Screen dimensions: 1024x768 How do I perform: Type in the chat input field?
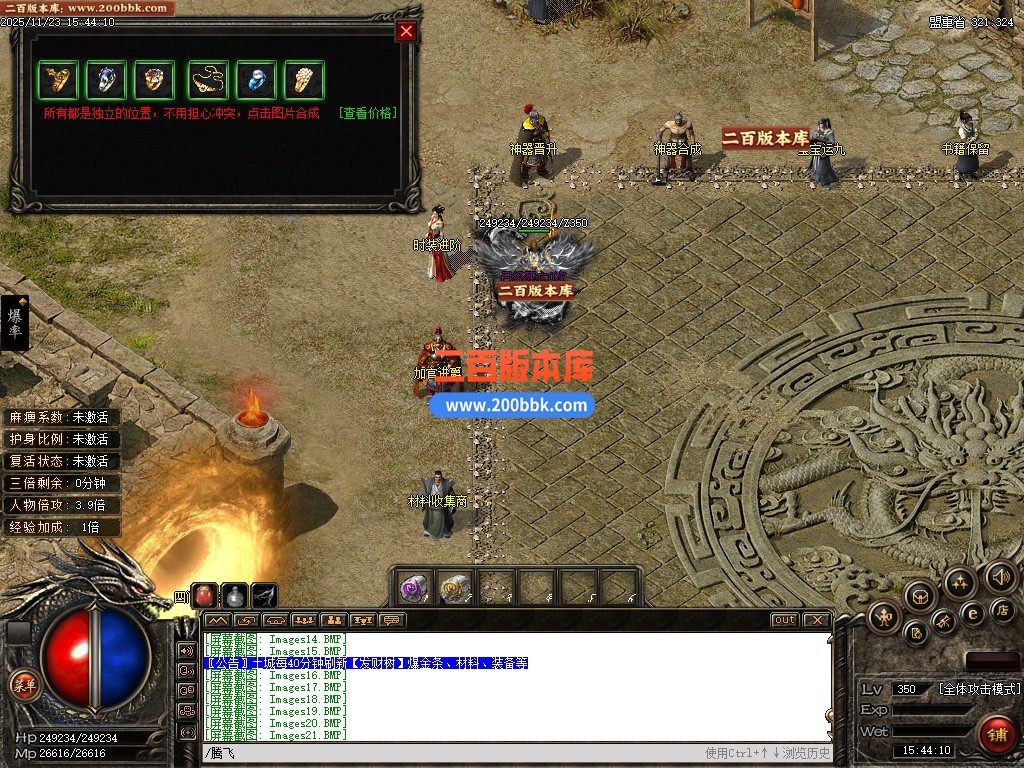click(x=450, y=753)
